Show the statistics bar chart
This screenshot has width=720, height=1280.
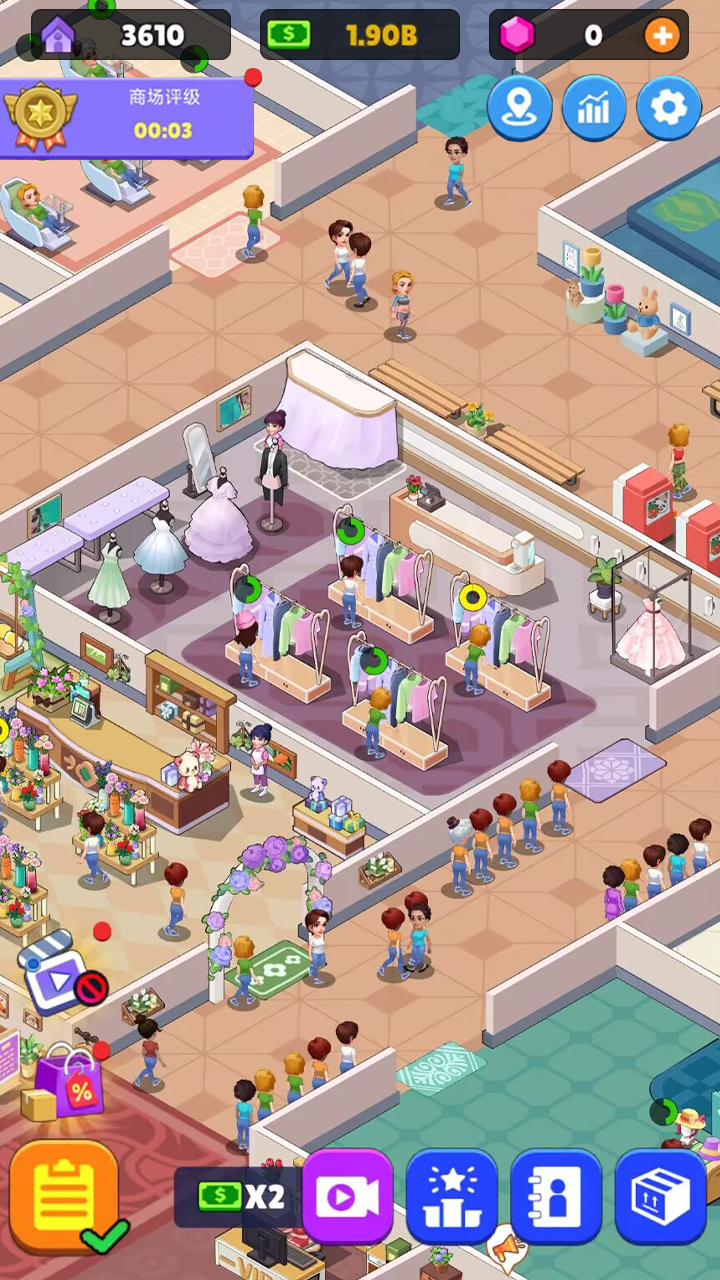pyautogui.click(x=594, y=108)
